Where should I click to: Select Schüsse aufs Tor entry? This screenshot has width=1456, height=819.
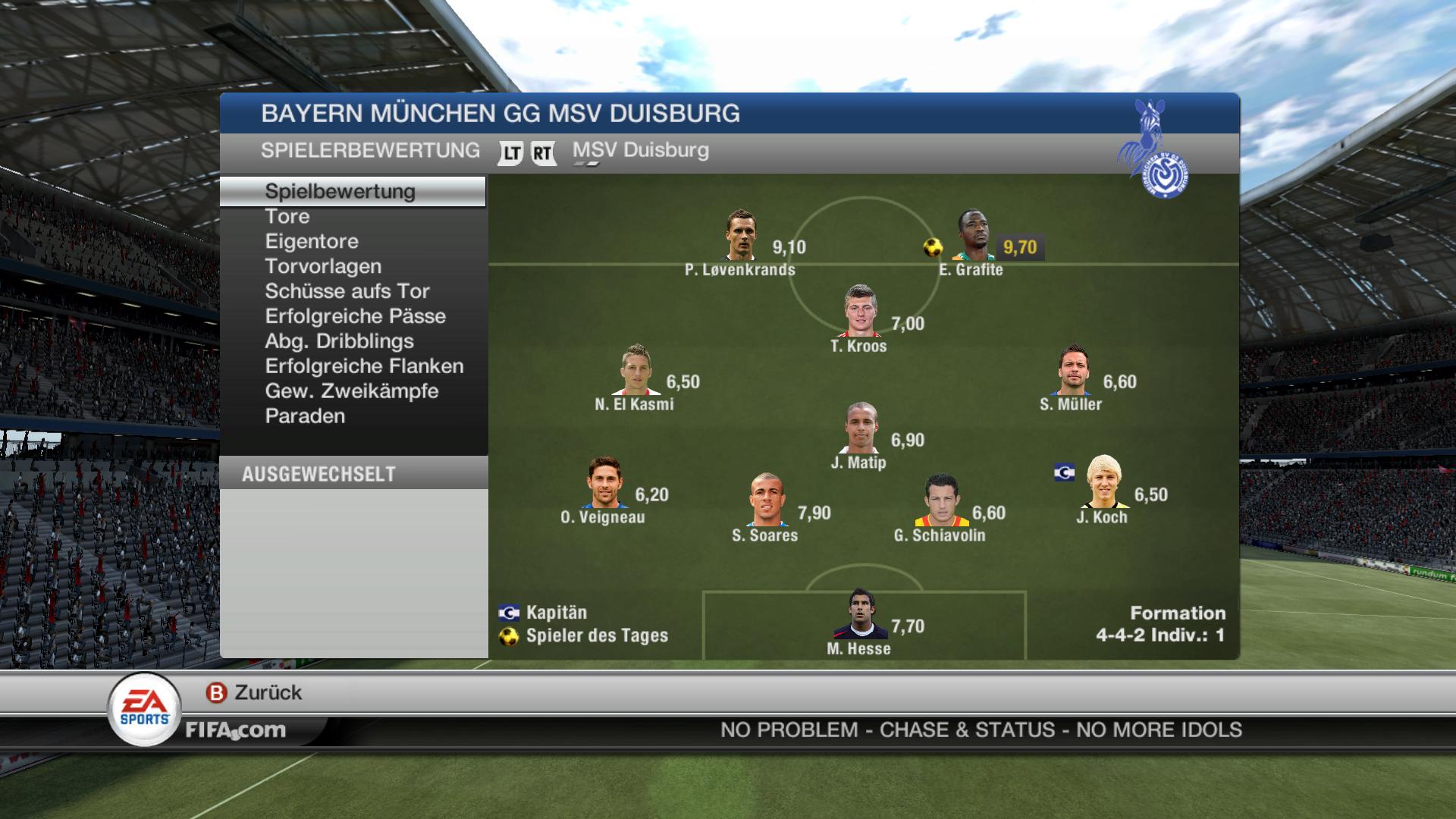pyautogui.click(x=347, y=292)
